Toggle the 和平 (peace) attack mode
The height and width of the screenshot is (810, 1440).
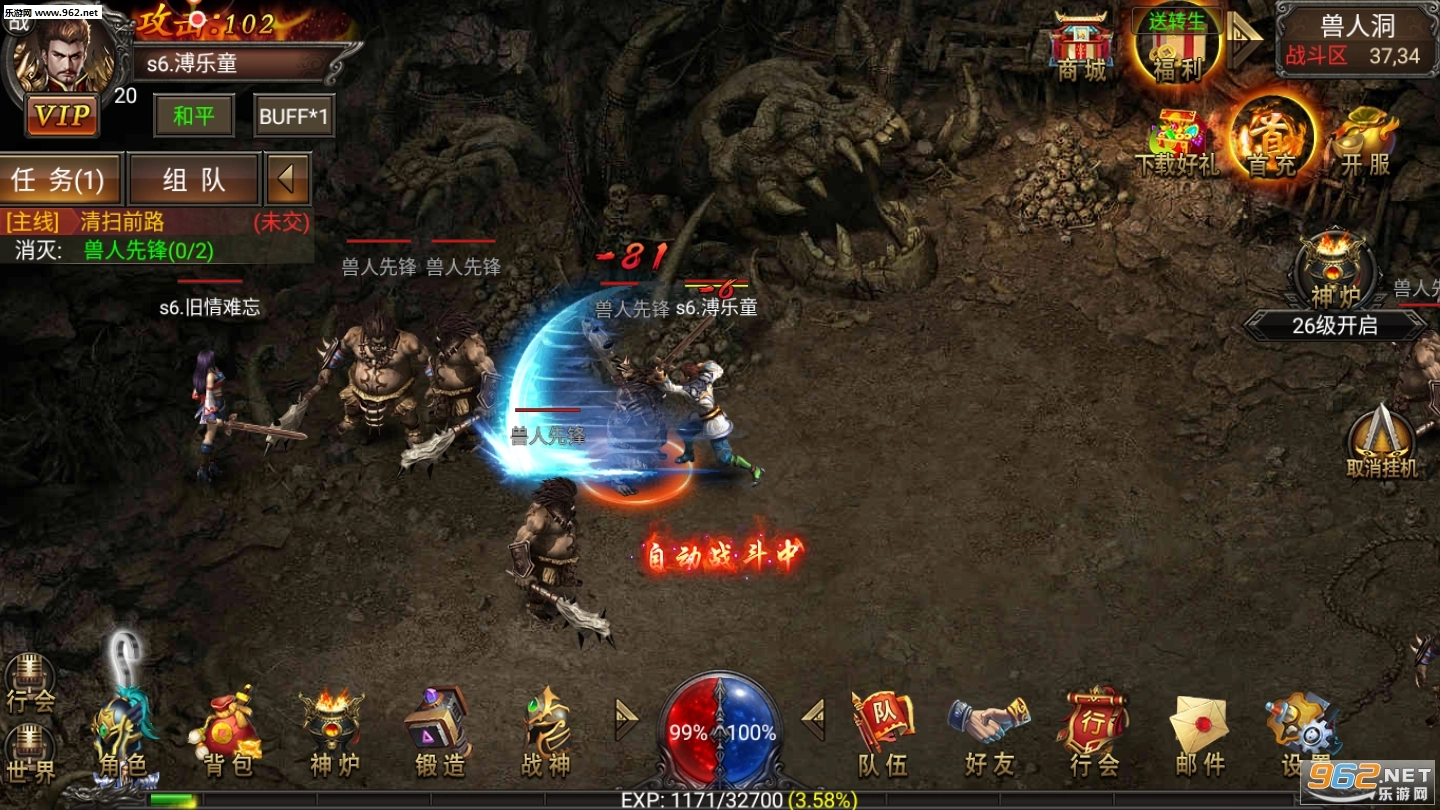[192, 115]
